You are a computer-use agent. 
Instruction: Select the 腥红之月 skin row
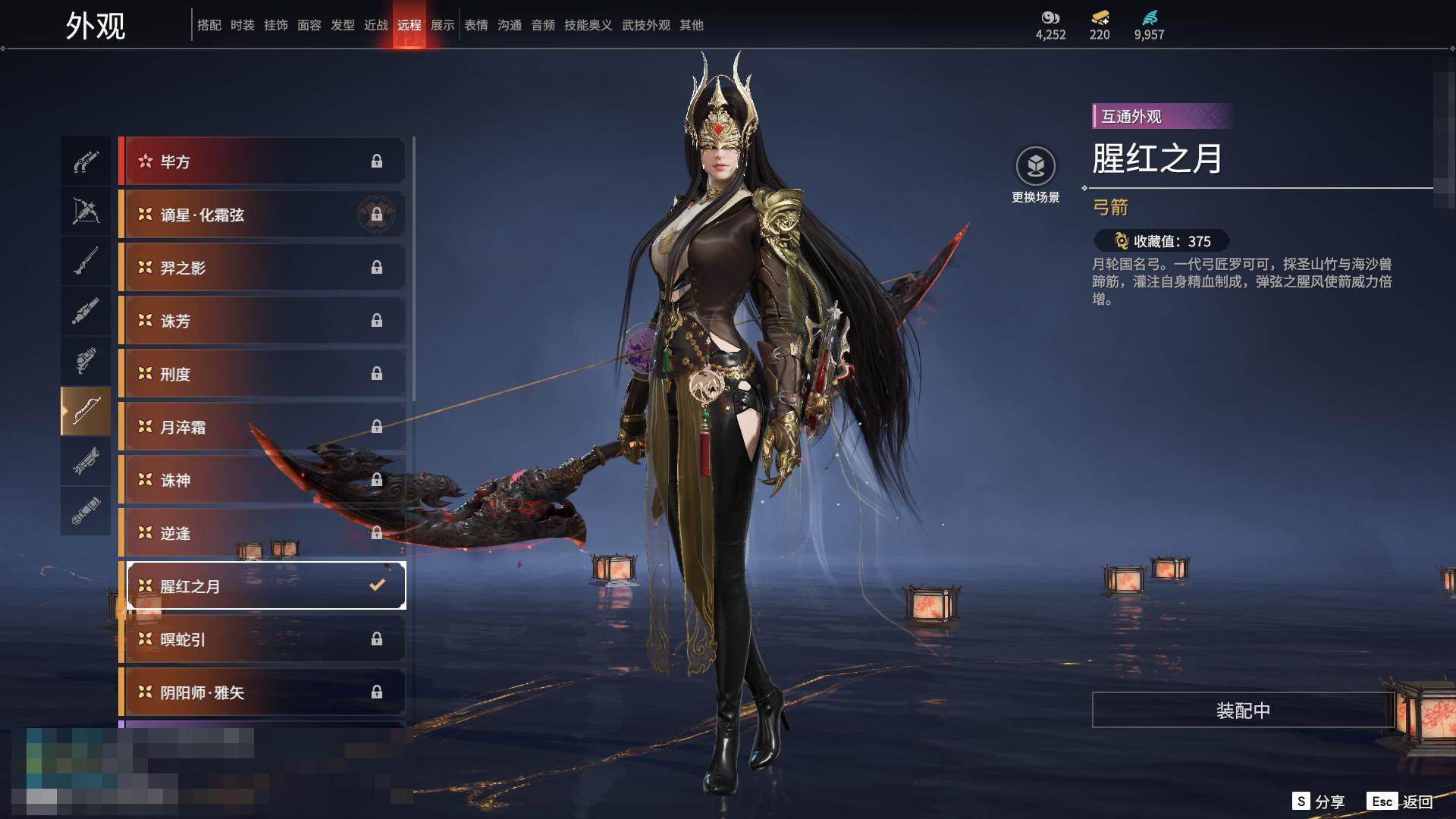point(262,586)
